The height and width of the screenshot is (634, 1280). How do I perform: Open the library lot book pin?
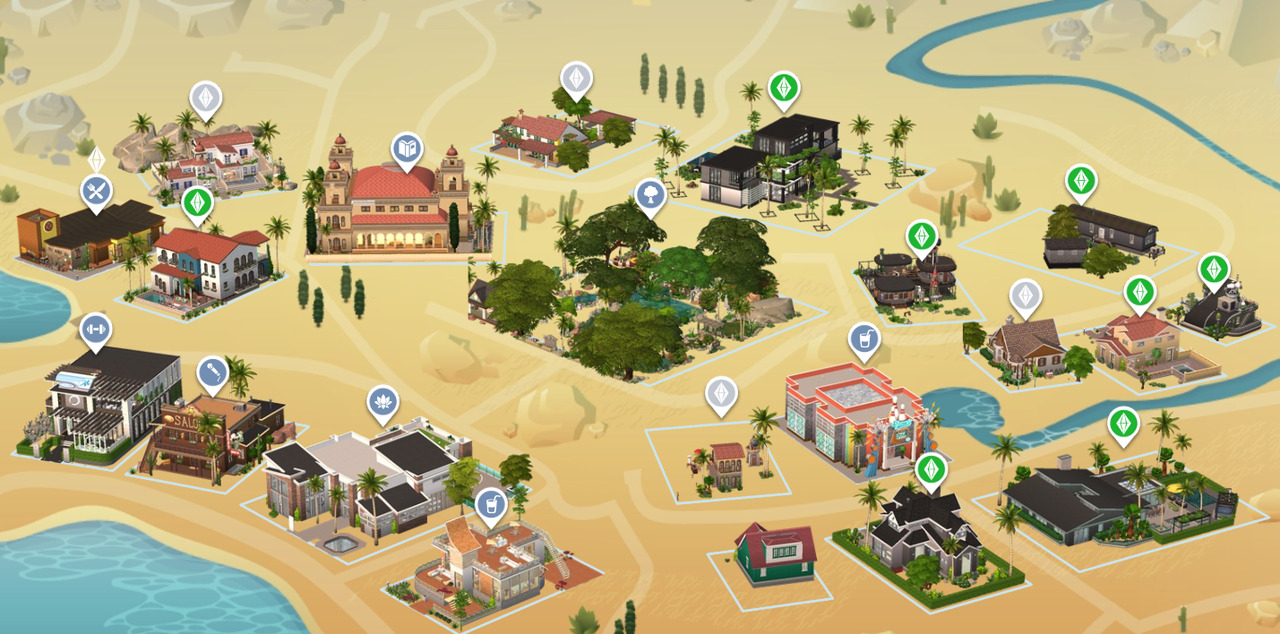(406, 150)
